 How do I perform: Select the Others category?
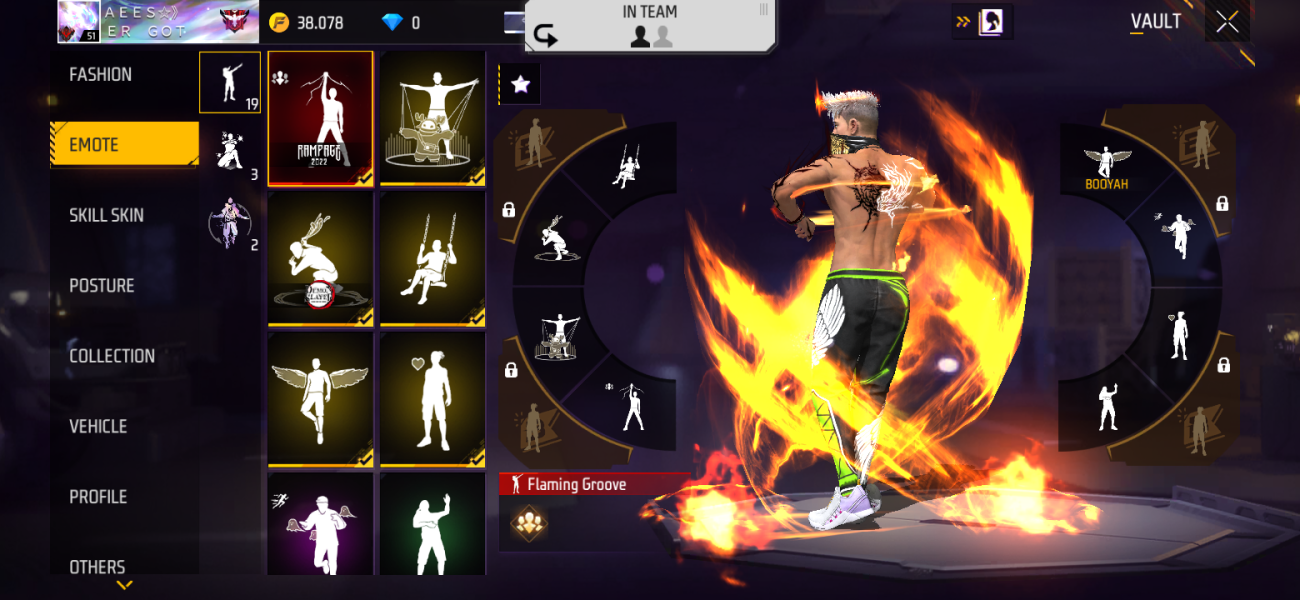point(98,566)
